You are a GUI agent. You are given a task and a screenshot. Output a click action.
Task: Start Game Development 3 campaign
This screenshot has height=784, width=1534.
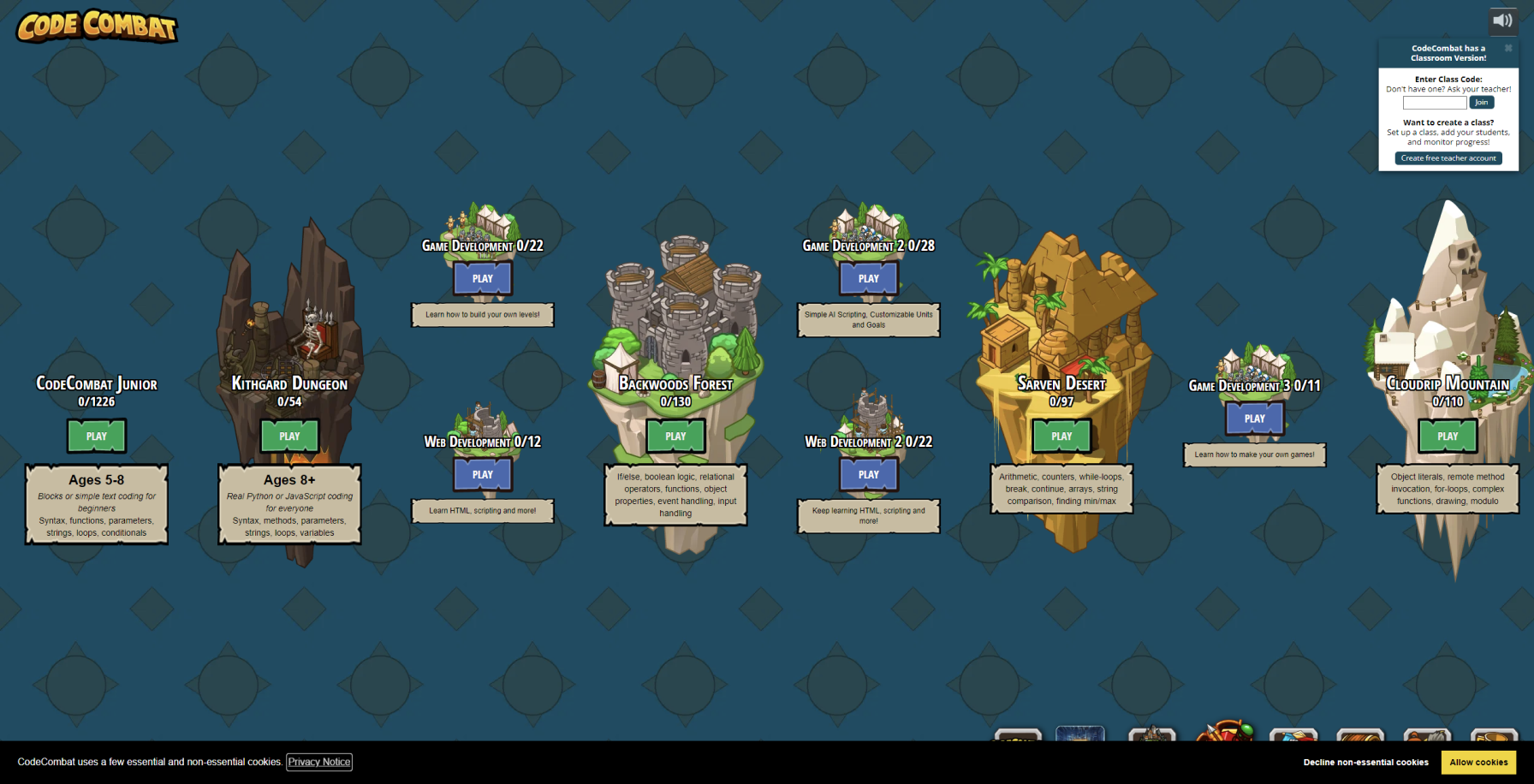coord(1255,419)
